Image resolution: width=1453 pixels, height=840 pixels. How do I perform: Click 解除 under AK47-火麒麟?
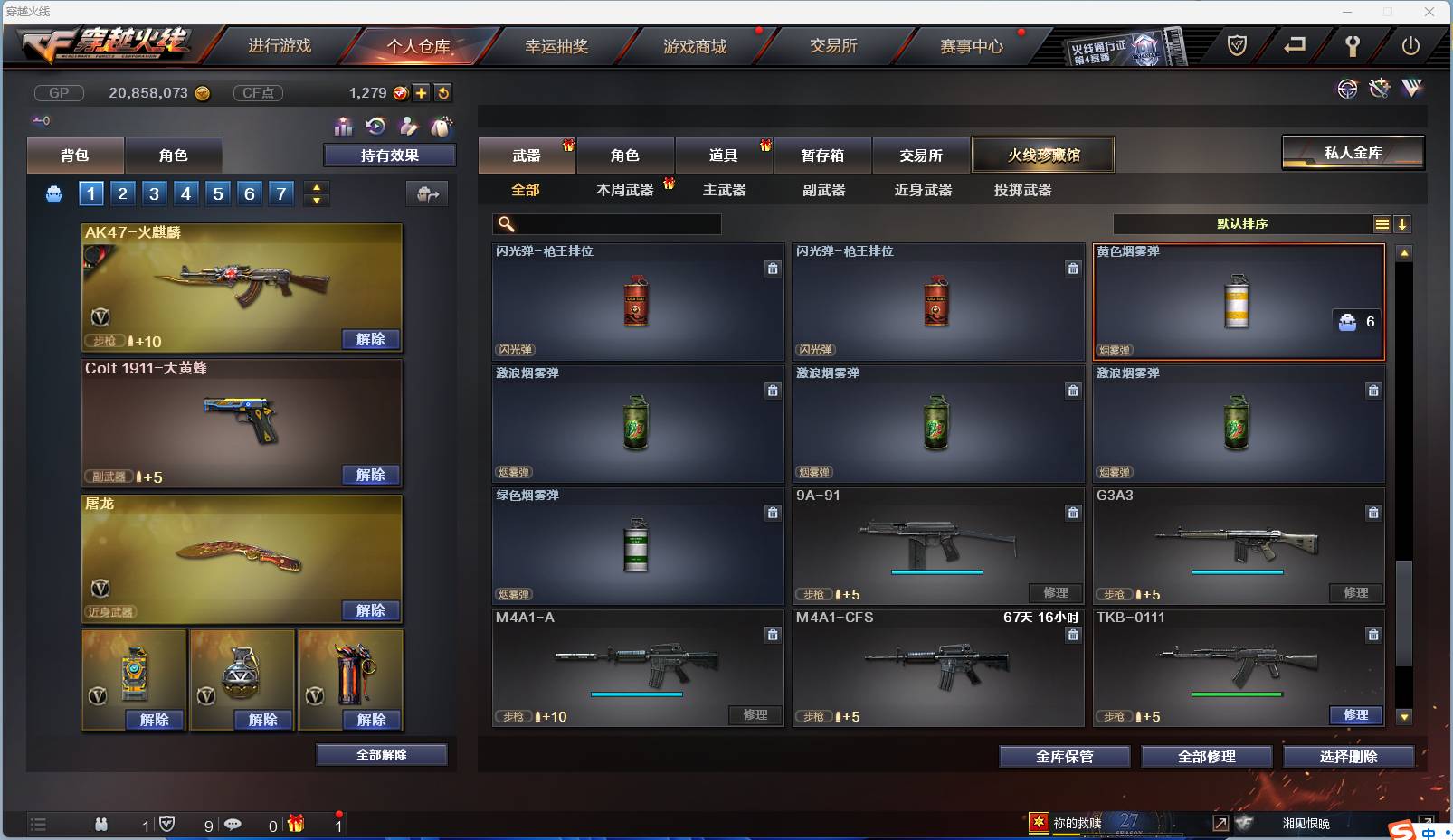pos(370,338)
